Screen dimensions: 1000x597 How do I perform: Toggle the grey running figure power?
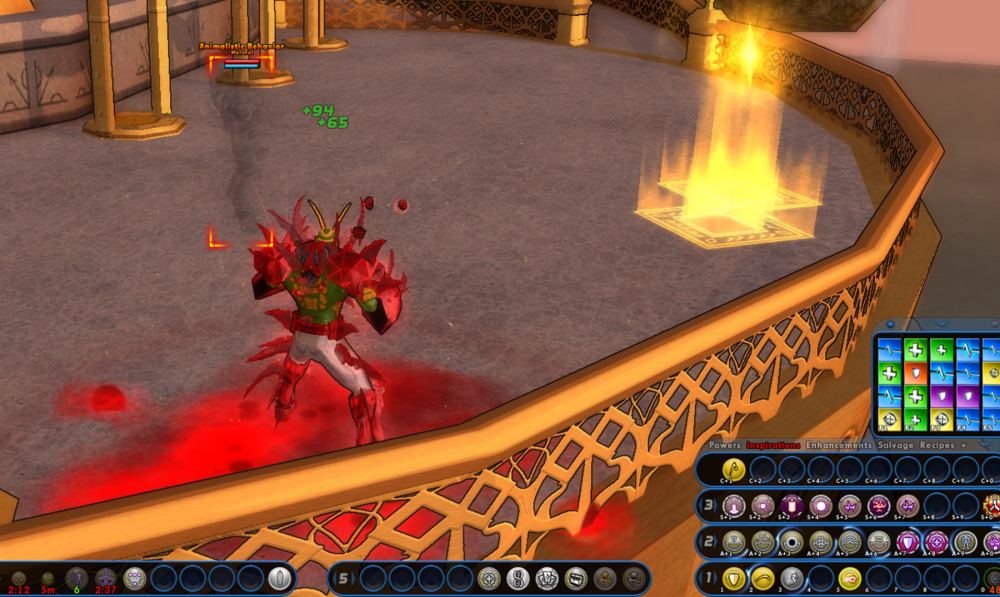792,577
